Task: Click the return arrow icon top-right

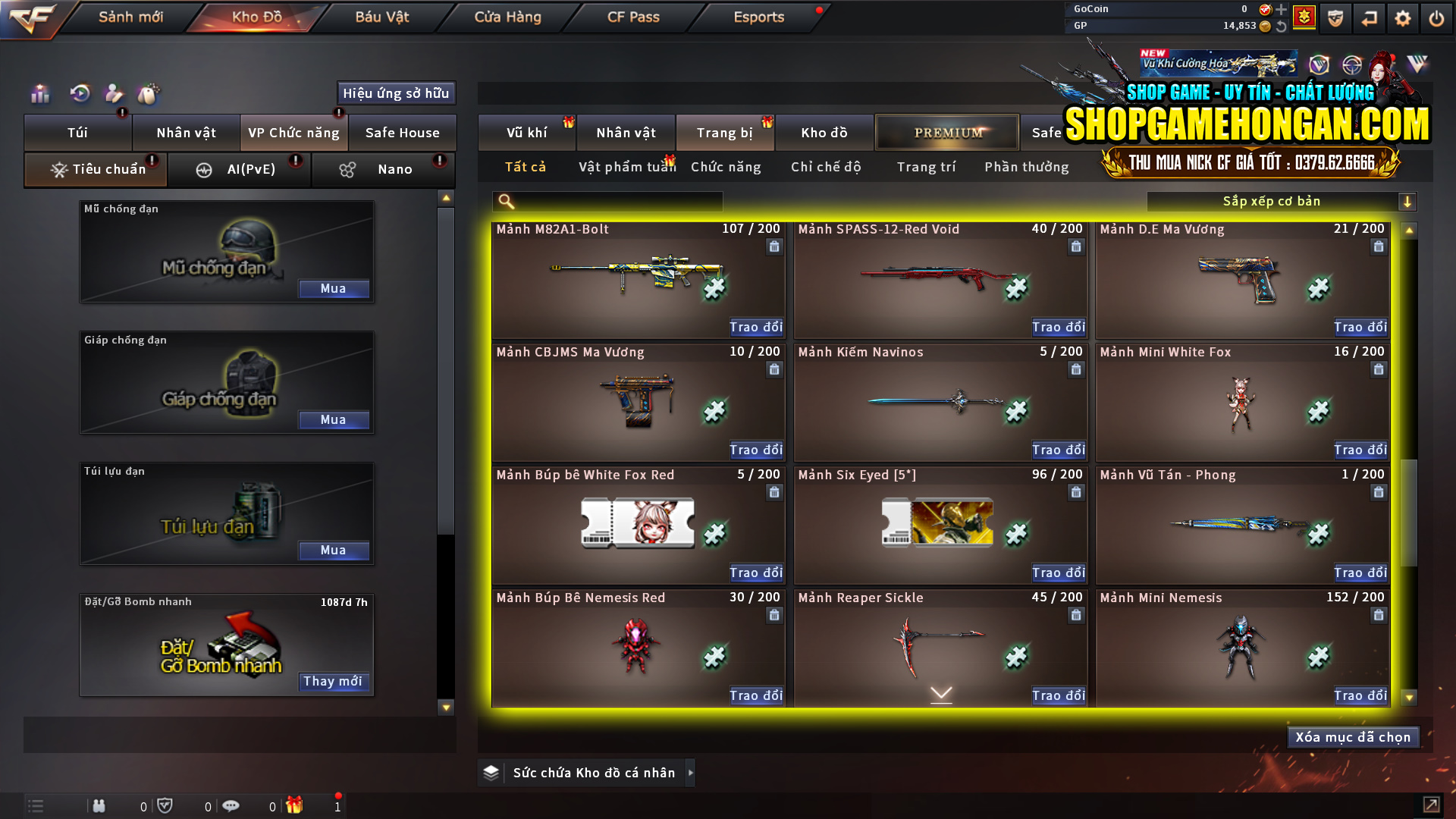Action: tap(1369, 18)
